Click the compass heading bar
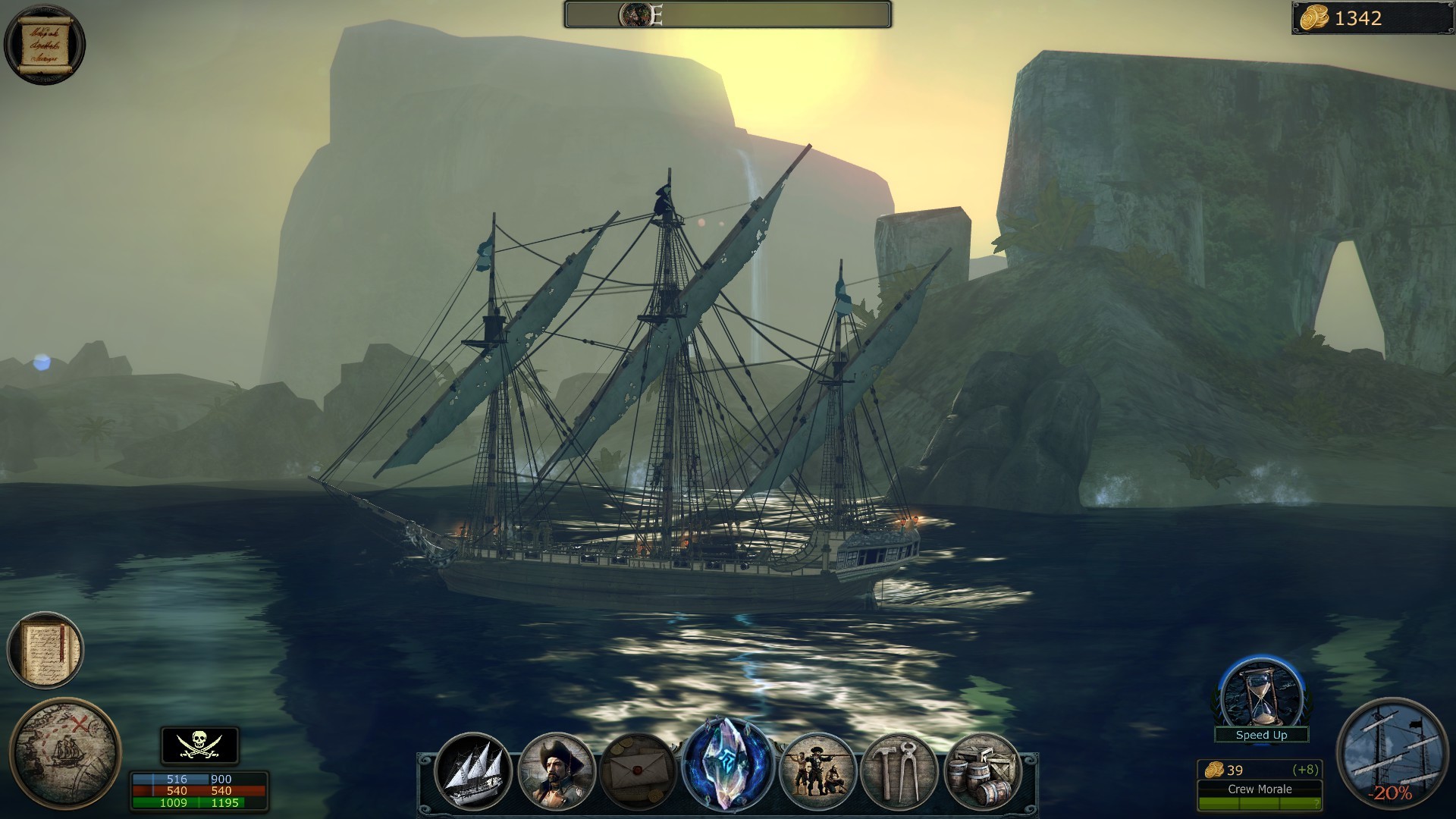The height and width of the screenshot is (819, 1456). (727, 14)
